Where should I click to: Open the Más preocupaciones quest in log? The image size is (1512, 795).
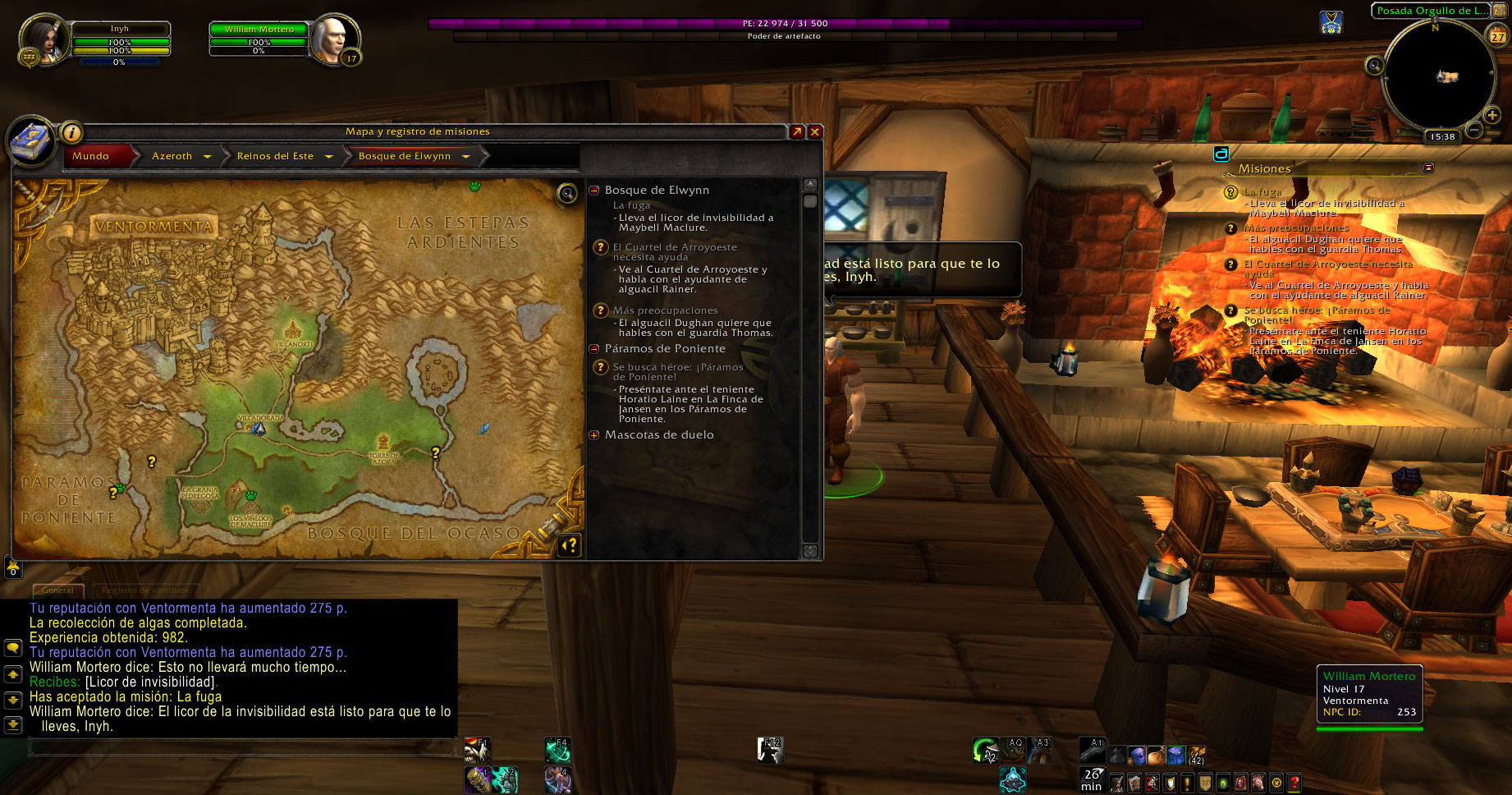[x=665, y=310]
